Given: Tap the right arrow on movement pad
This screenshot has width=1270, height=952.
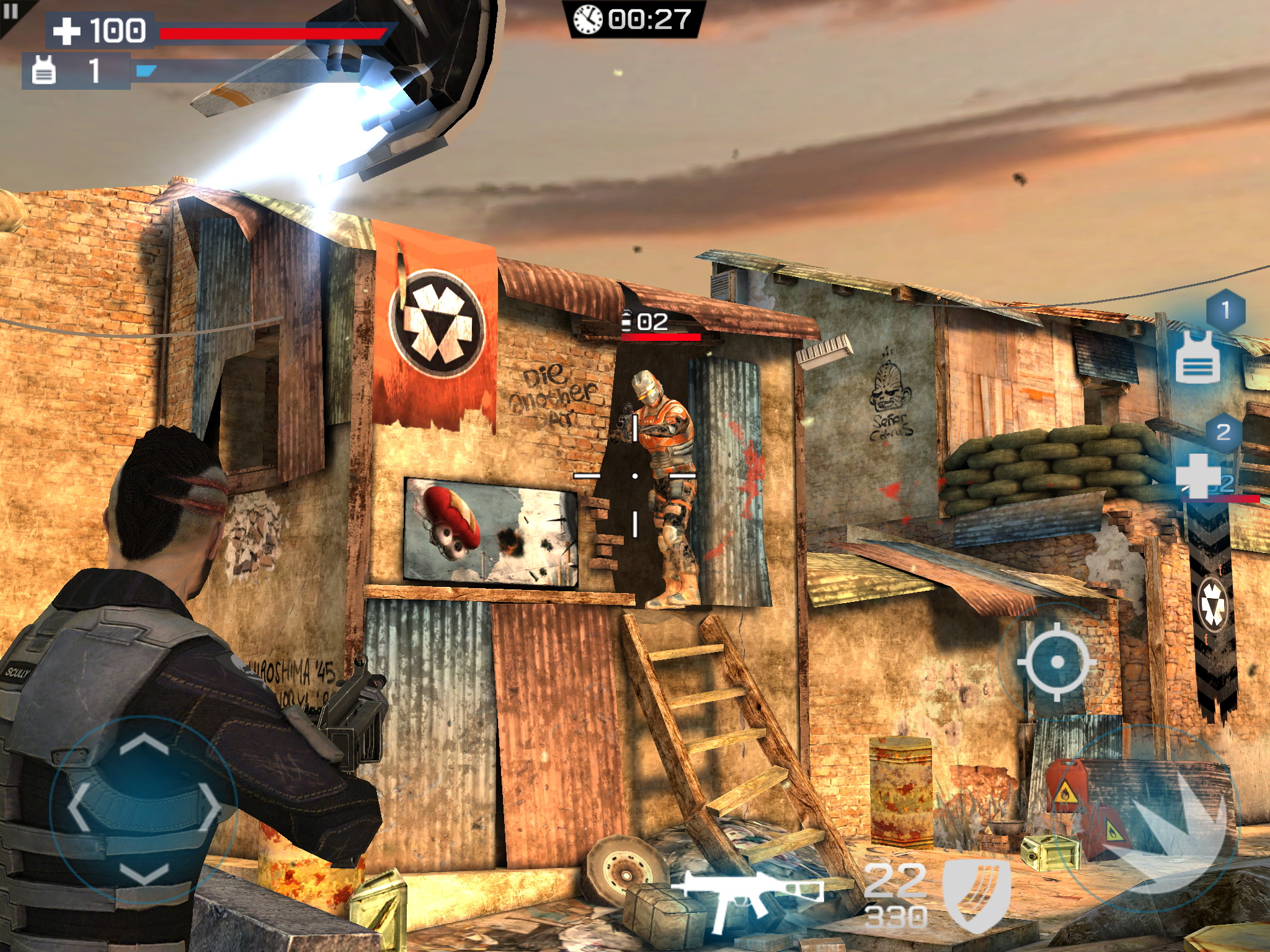Looking at the screenshot, I should coord(210,808).
